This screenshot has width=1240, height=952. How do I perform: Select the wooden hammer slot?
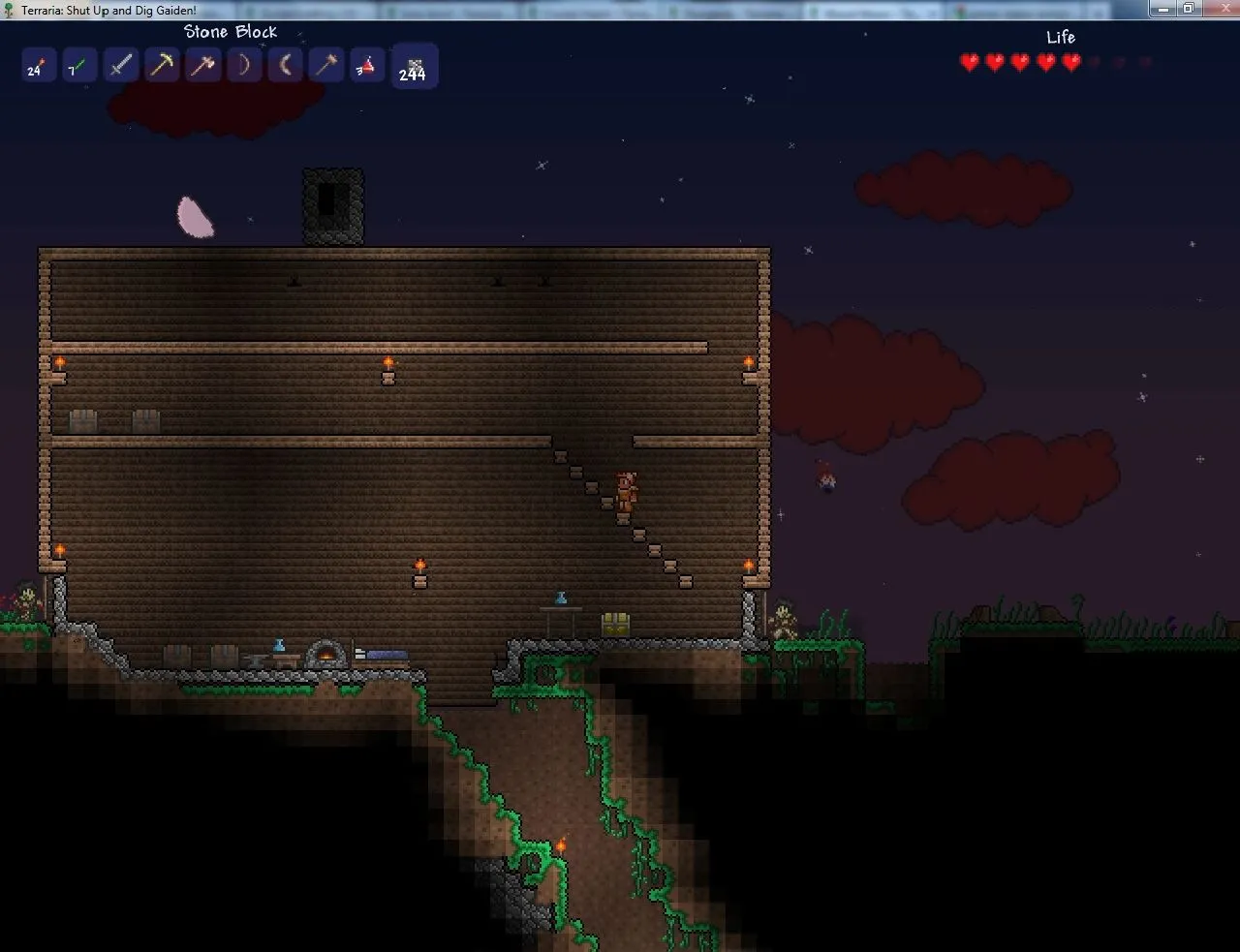tap(326, 67)
